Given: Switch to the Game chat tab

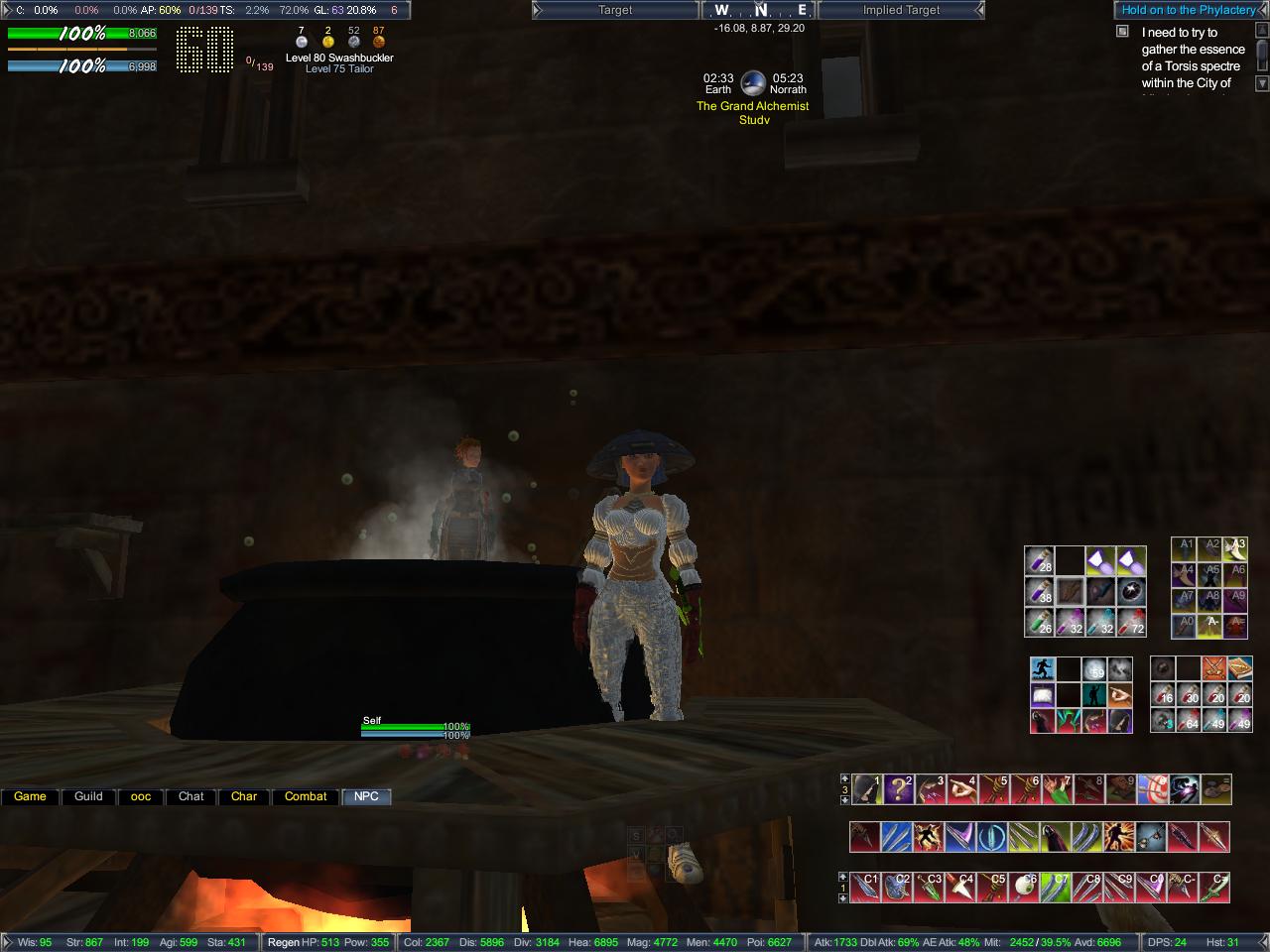Looking at the screenshot, I should tap(30, 796).
